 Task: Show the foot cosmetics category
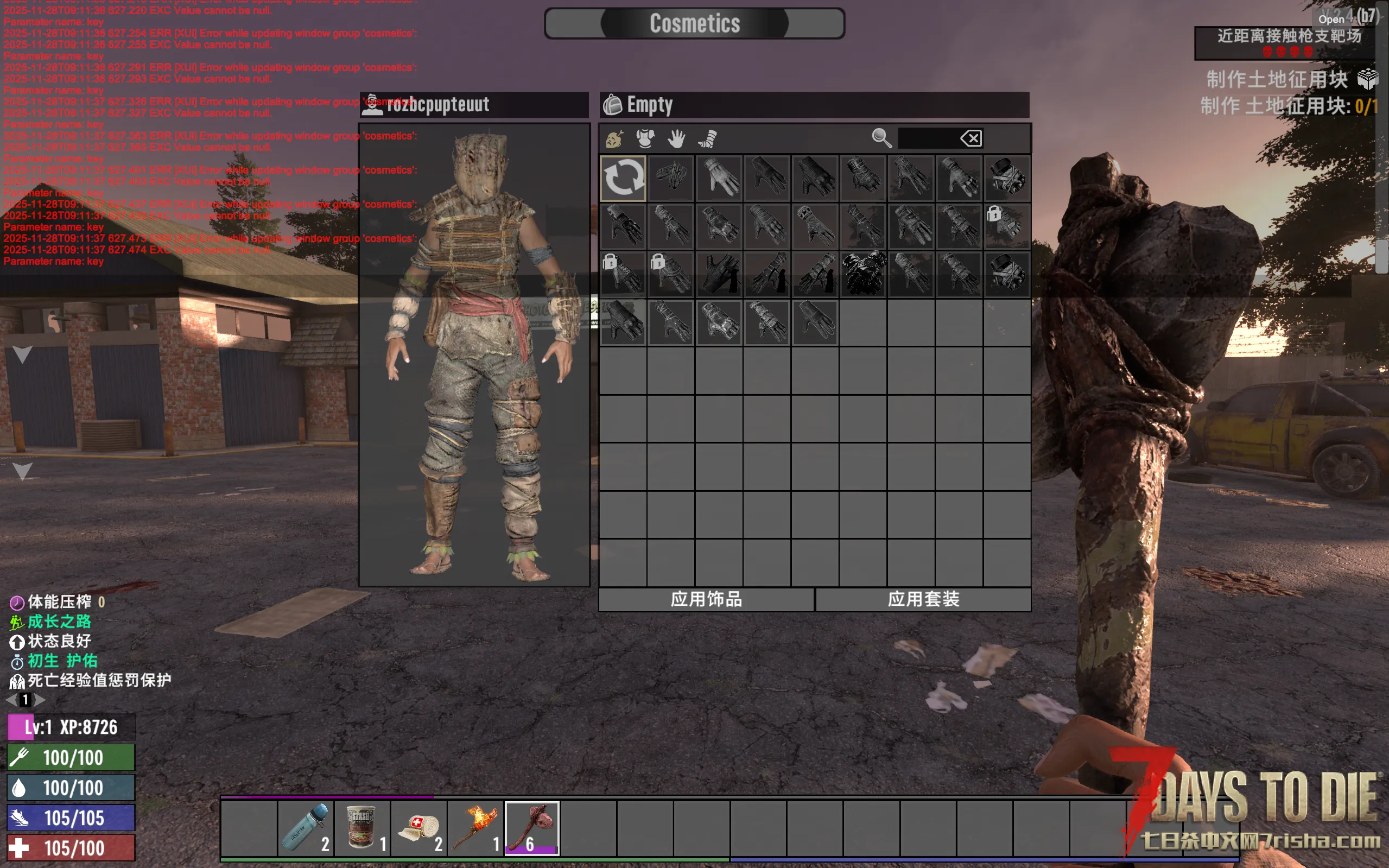[708, 138]
